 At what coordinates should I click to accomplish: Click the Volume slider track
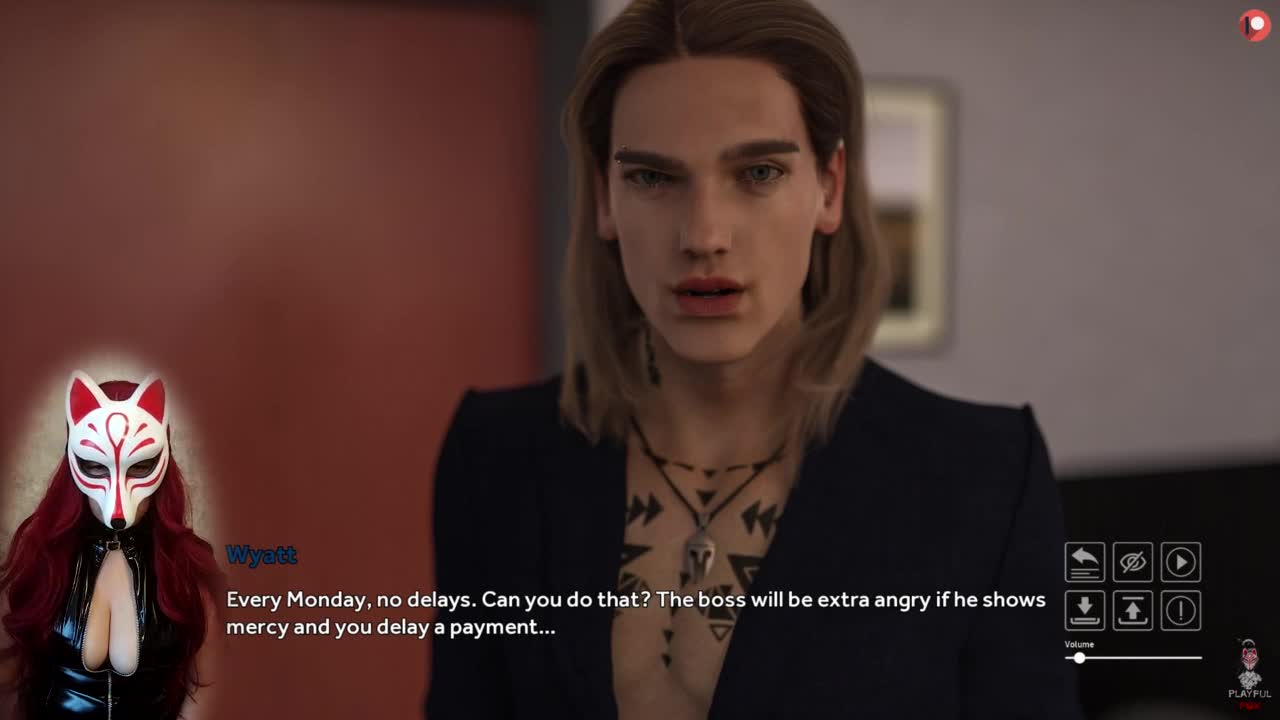click(x=1140, y=658)
